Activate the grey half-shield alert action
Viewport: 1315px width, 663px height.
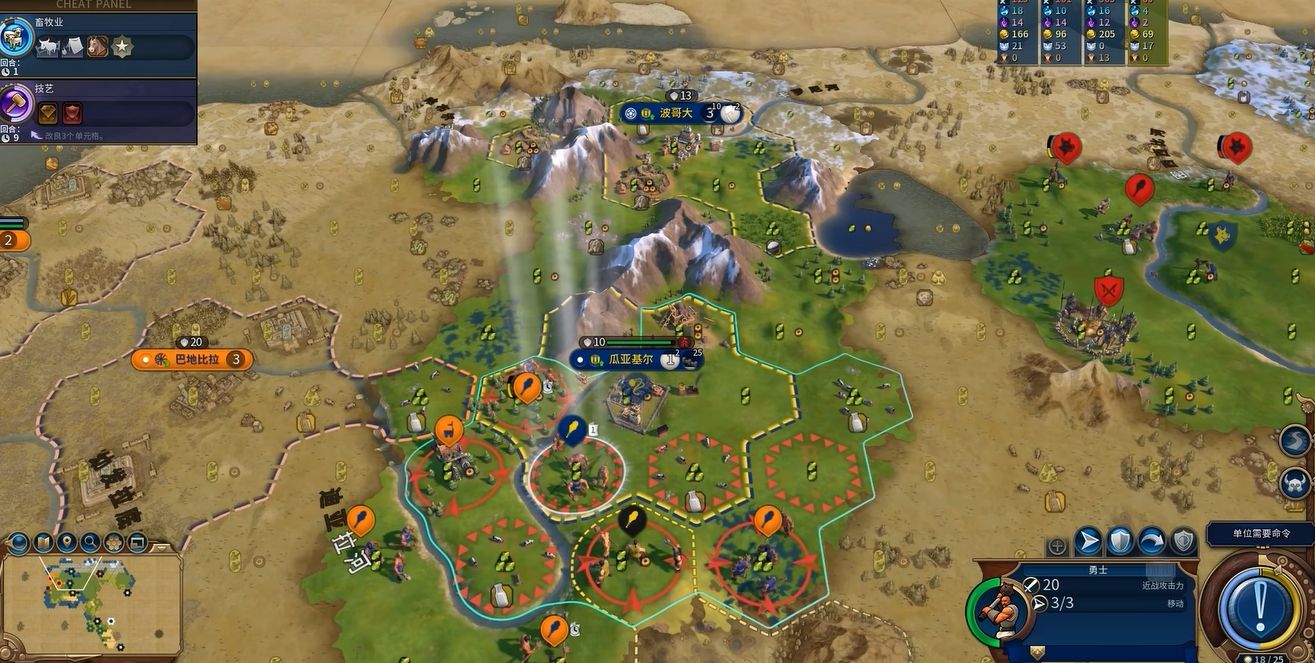point(1184,542)
